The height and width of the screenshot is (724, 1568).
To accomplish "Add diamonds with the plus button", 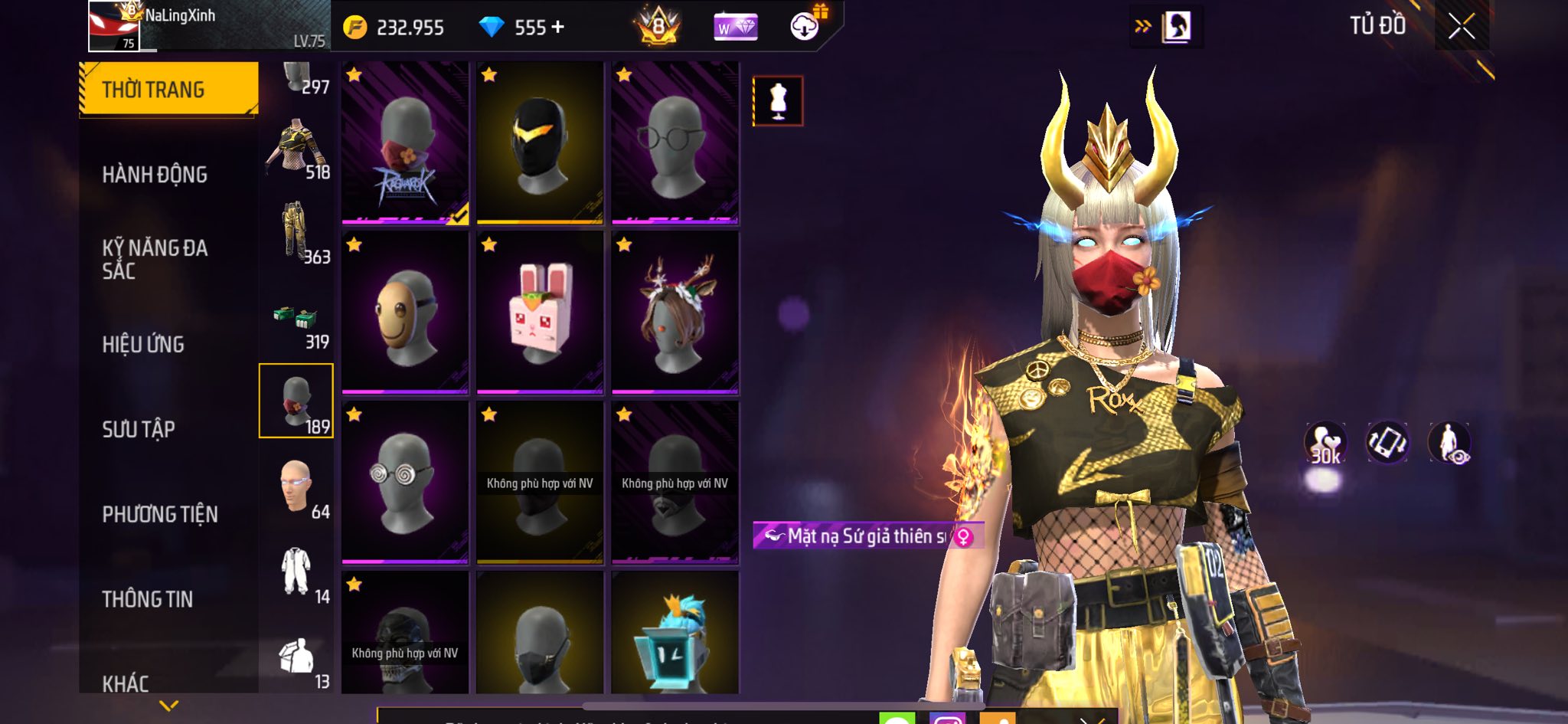I will (558, 28).
